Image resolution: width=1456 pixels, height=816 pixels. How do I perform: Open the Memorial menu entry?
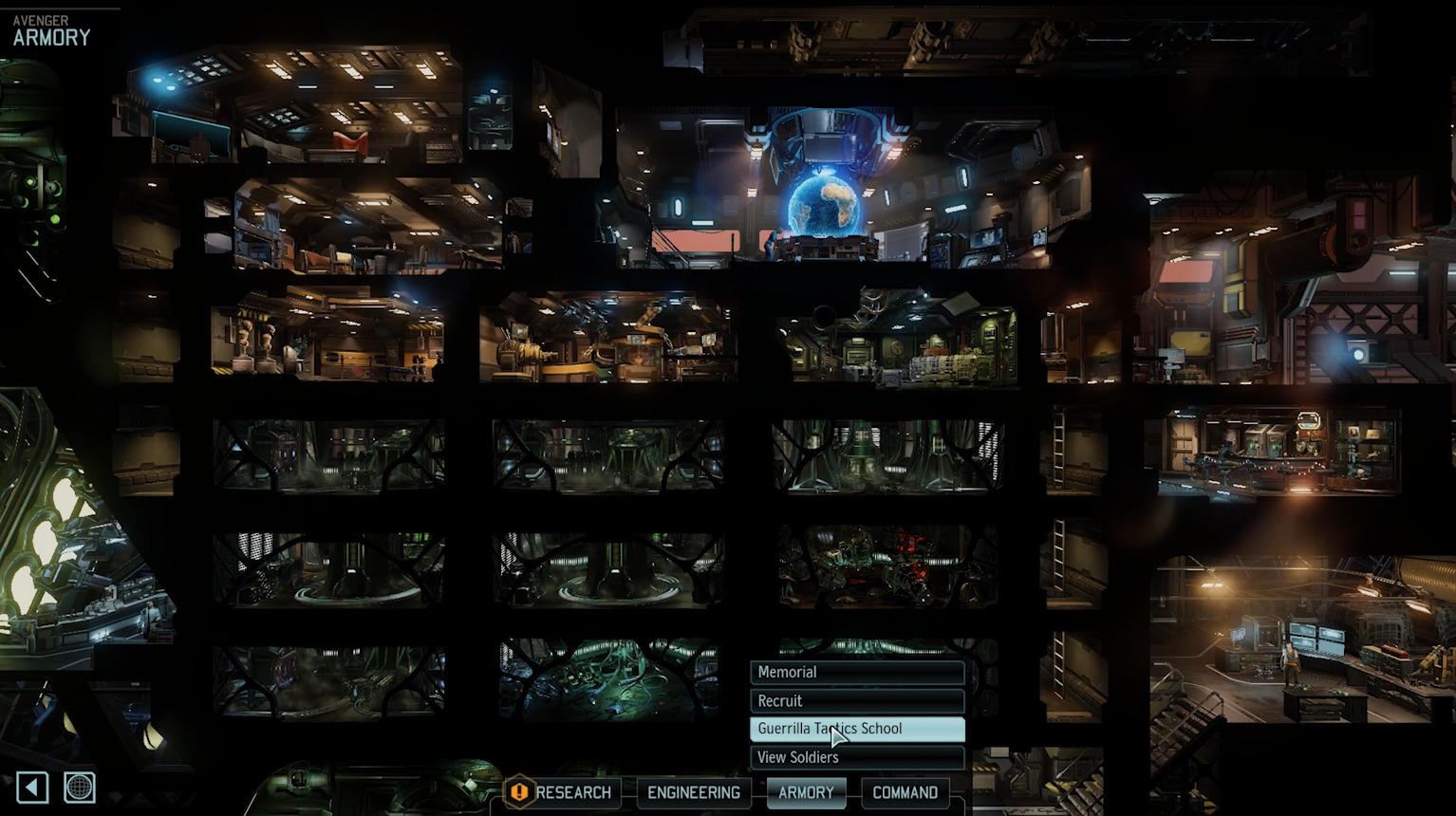(856, 673)
